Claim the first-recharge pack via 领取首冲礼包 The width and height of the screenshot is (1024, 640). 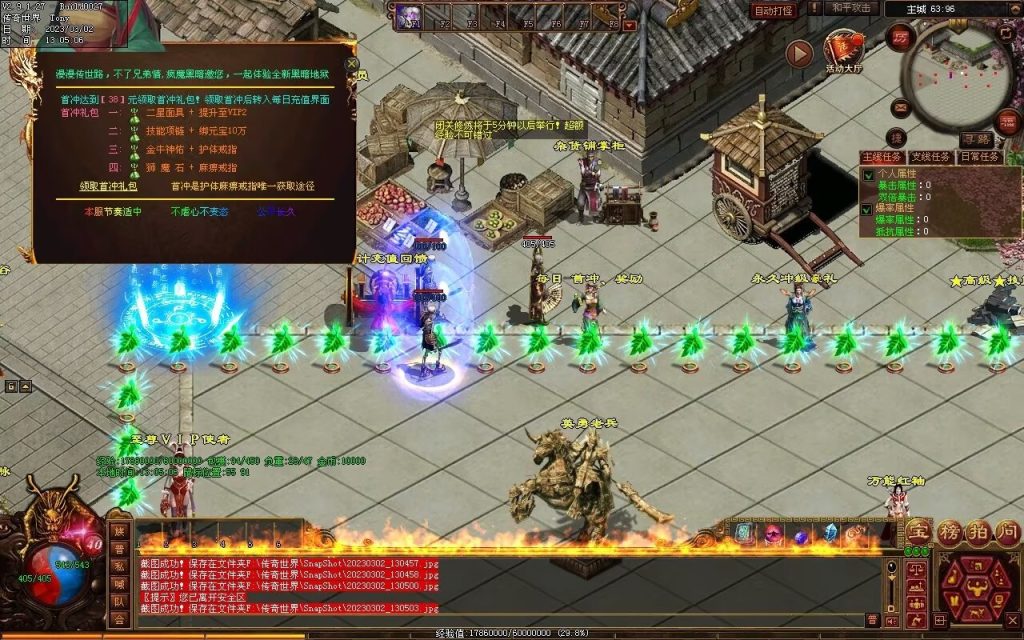(x=108, y=186)
